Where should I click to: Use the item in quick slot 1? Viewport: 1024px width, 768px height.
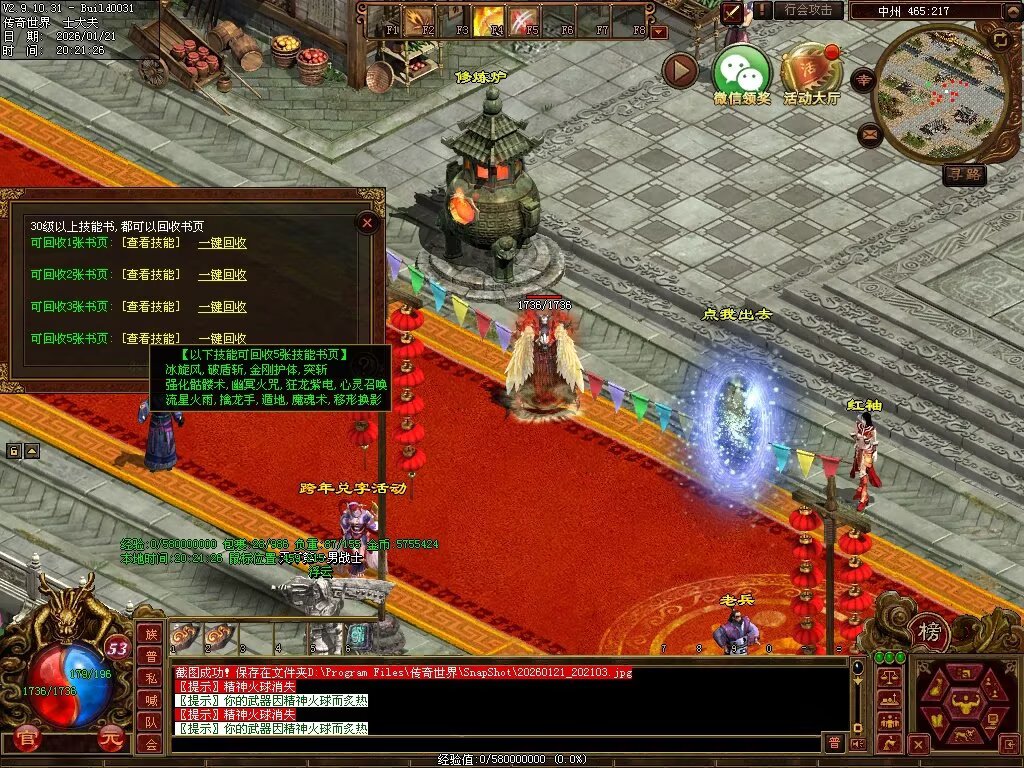(183, 636)
